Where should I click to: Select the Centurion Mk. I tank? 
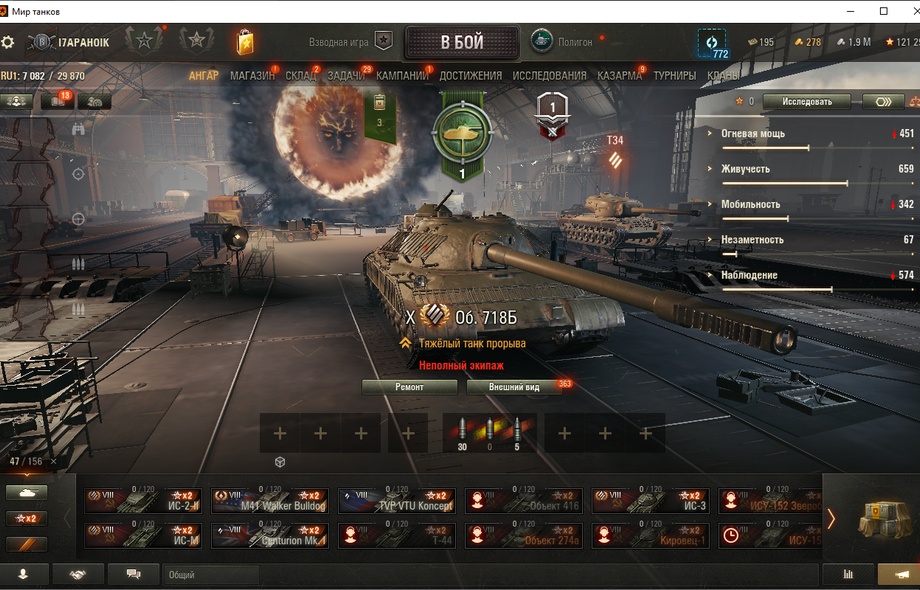(x=268, y=535)
